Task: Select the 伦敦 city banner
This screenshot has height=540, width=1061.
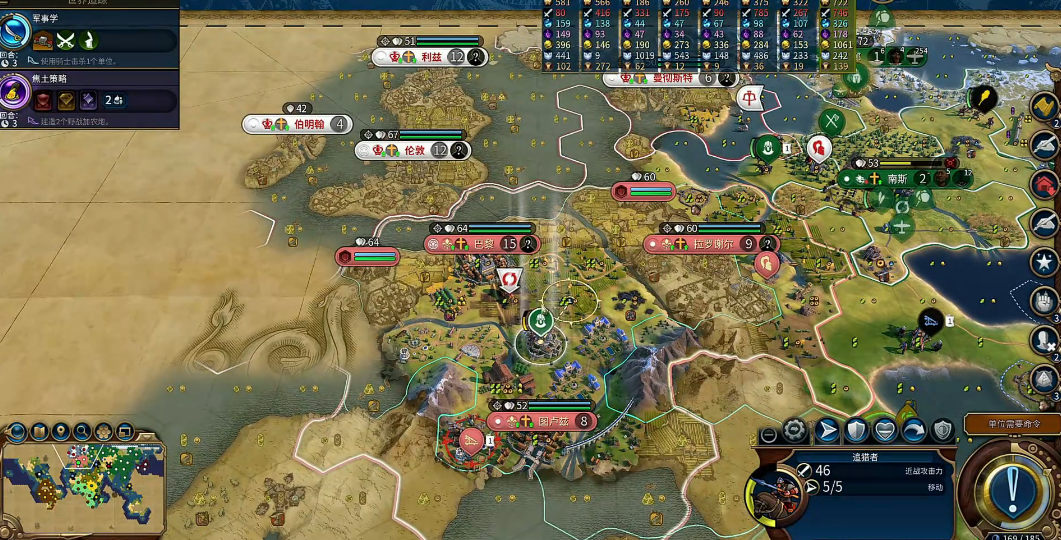Action: (x=414, y=150)
